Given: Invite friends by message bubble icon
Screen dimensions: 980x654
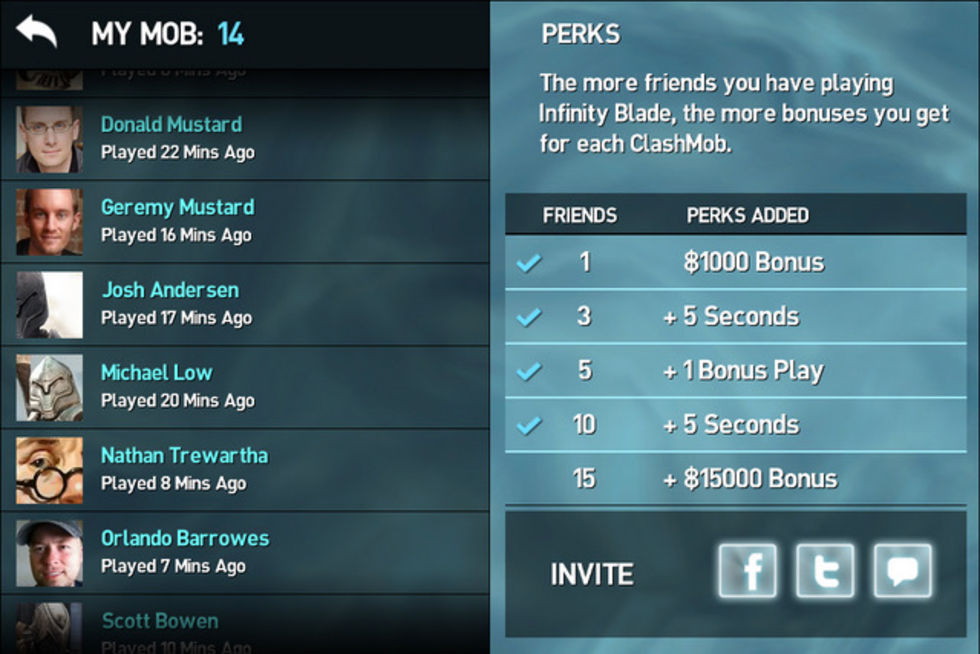Looking at the screenshot, I should pos(902,571).
